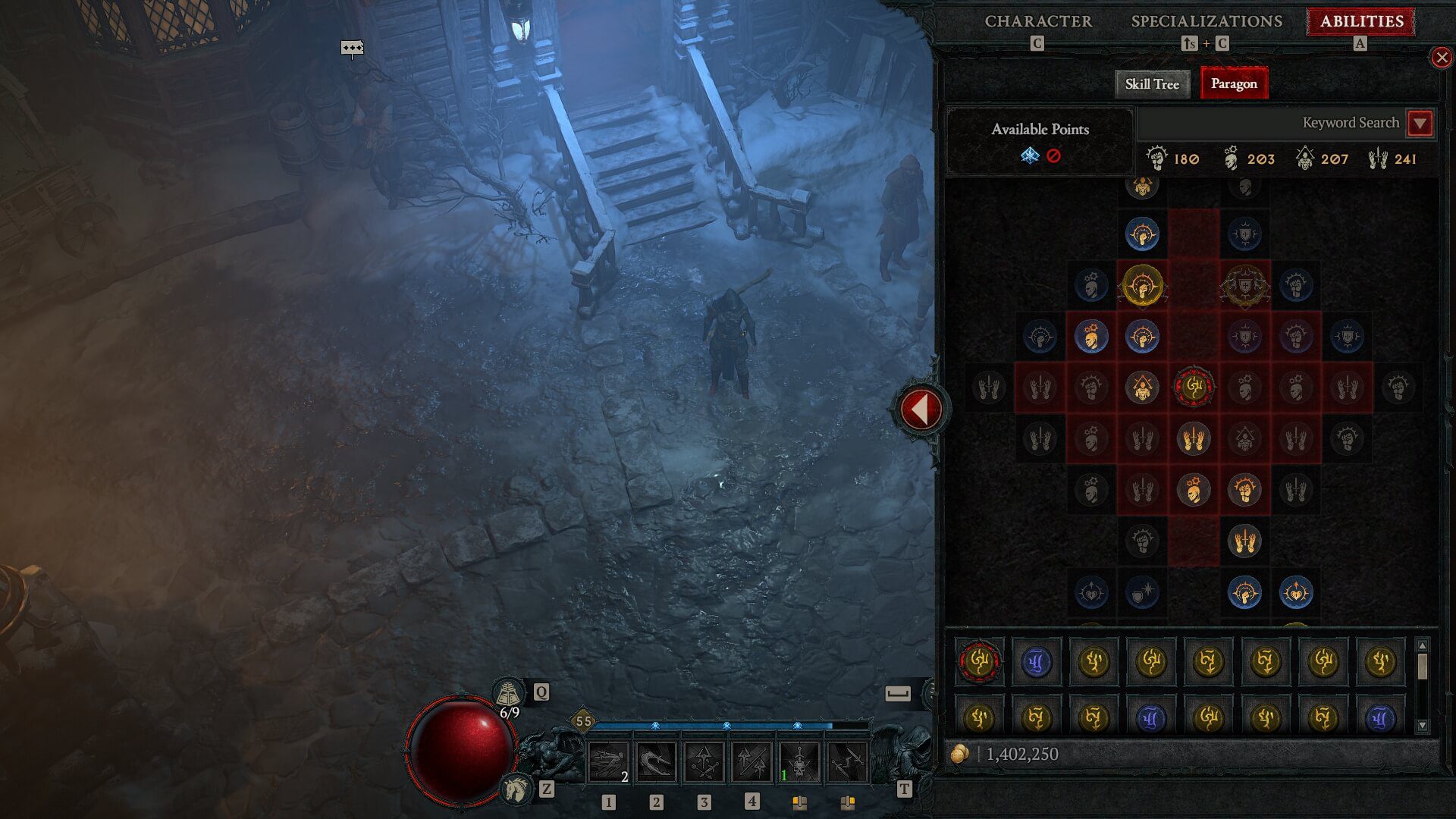Activate the skull and dagger skill
This screenshot has height=819, width=1456.
(799, 762)
